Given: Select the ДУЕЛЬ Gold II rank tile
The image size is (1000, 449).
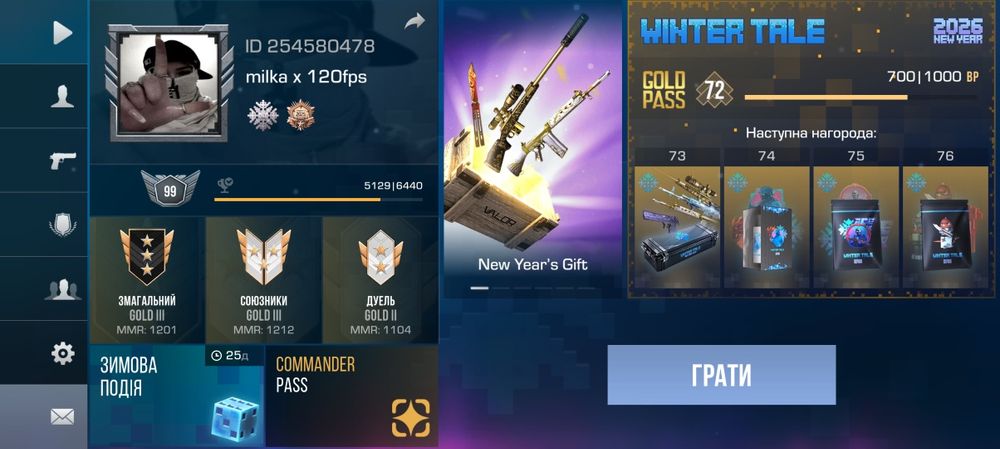Looking at the screenshot, I should click(380, 279).
